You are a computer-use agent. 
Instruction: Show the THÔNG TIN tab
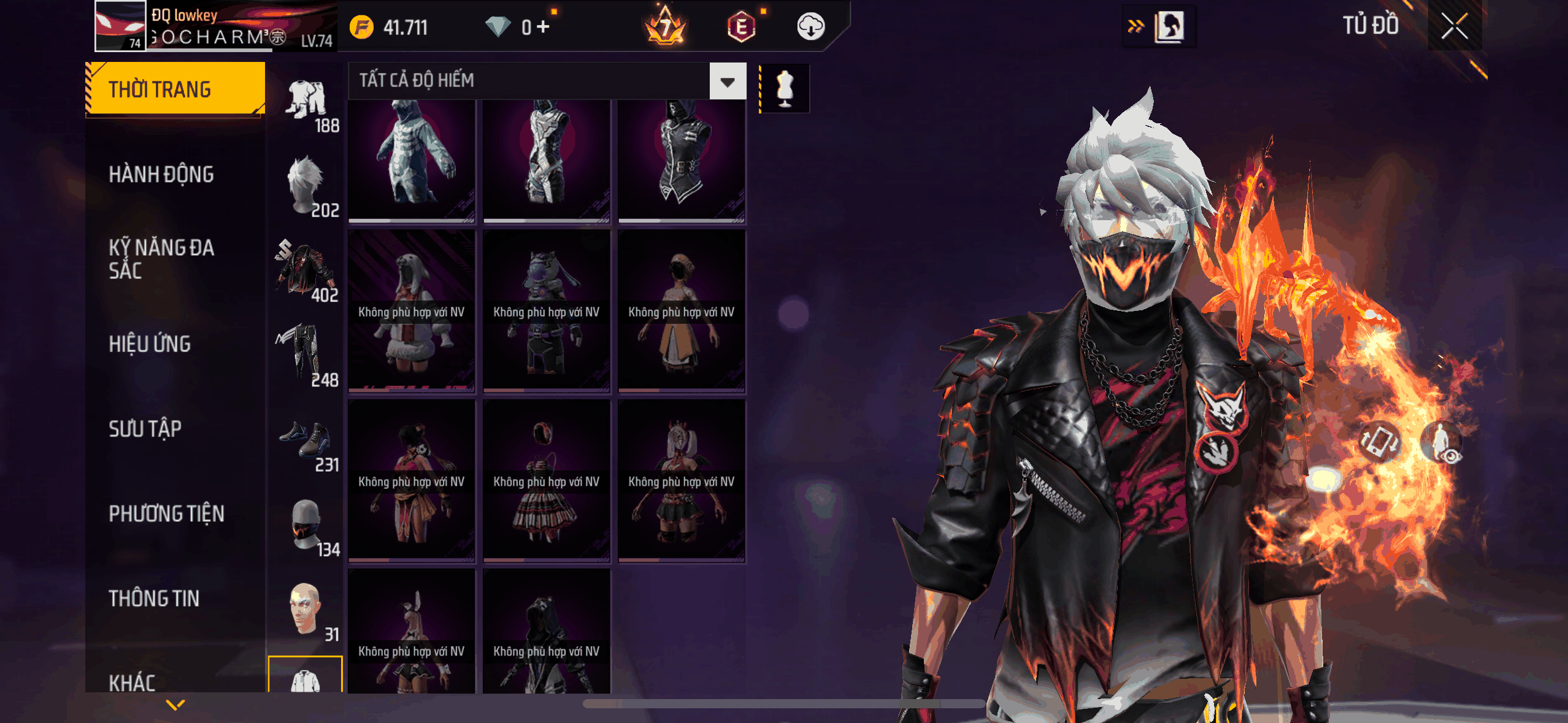[x=154, y=599]
